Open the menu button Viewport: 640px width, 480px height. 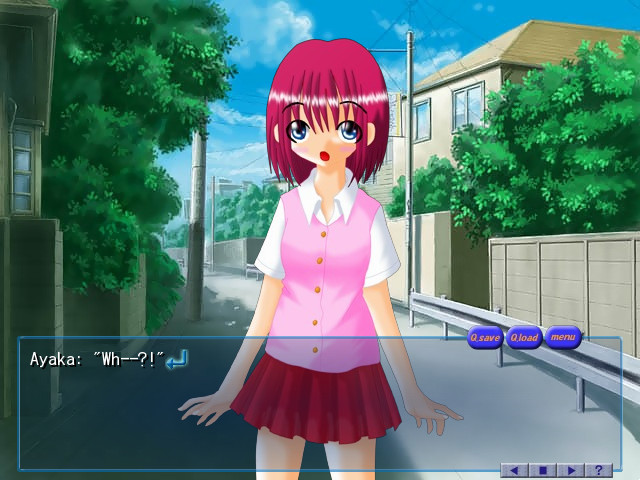coord(563,337)
